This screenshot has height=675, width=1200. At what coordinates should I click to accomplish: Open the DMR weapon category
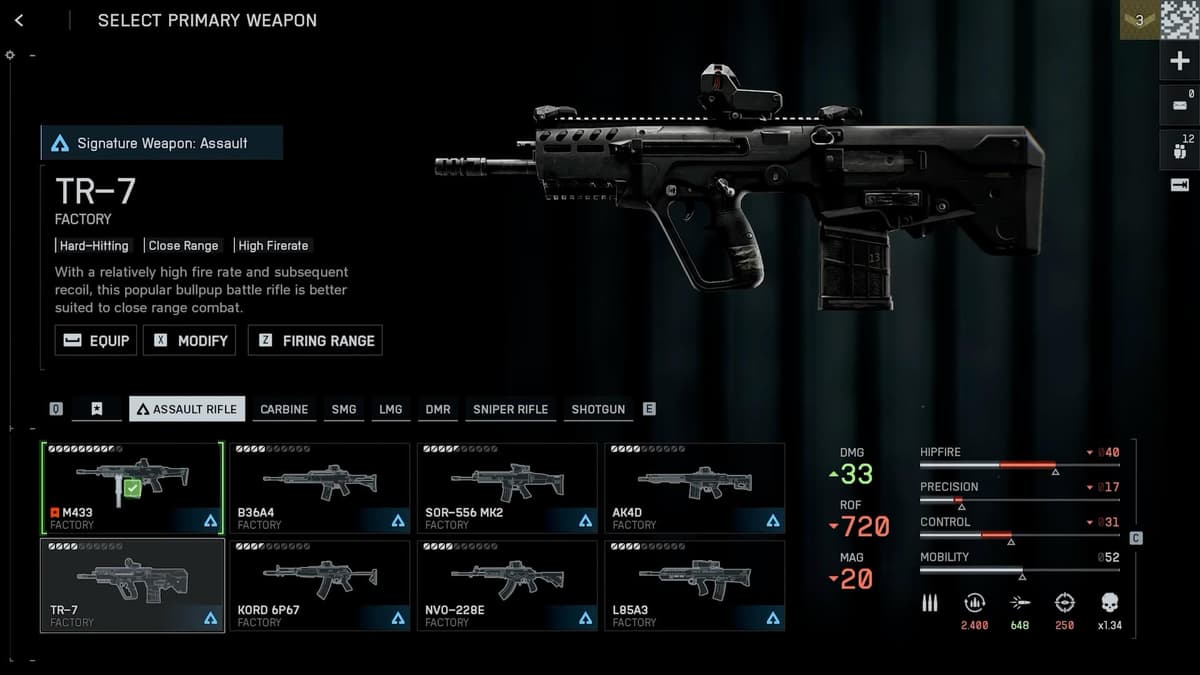coord(438,409)
